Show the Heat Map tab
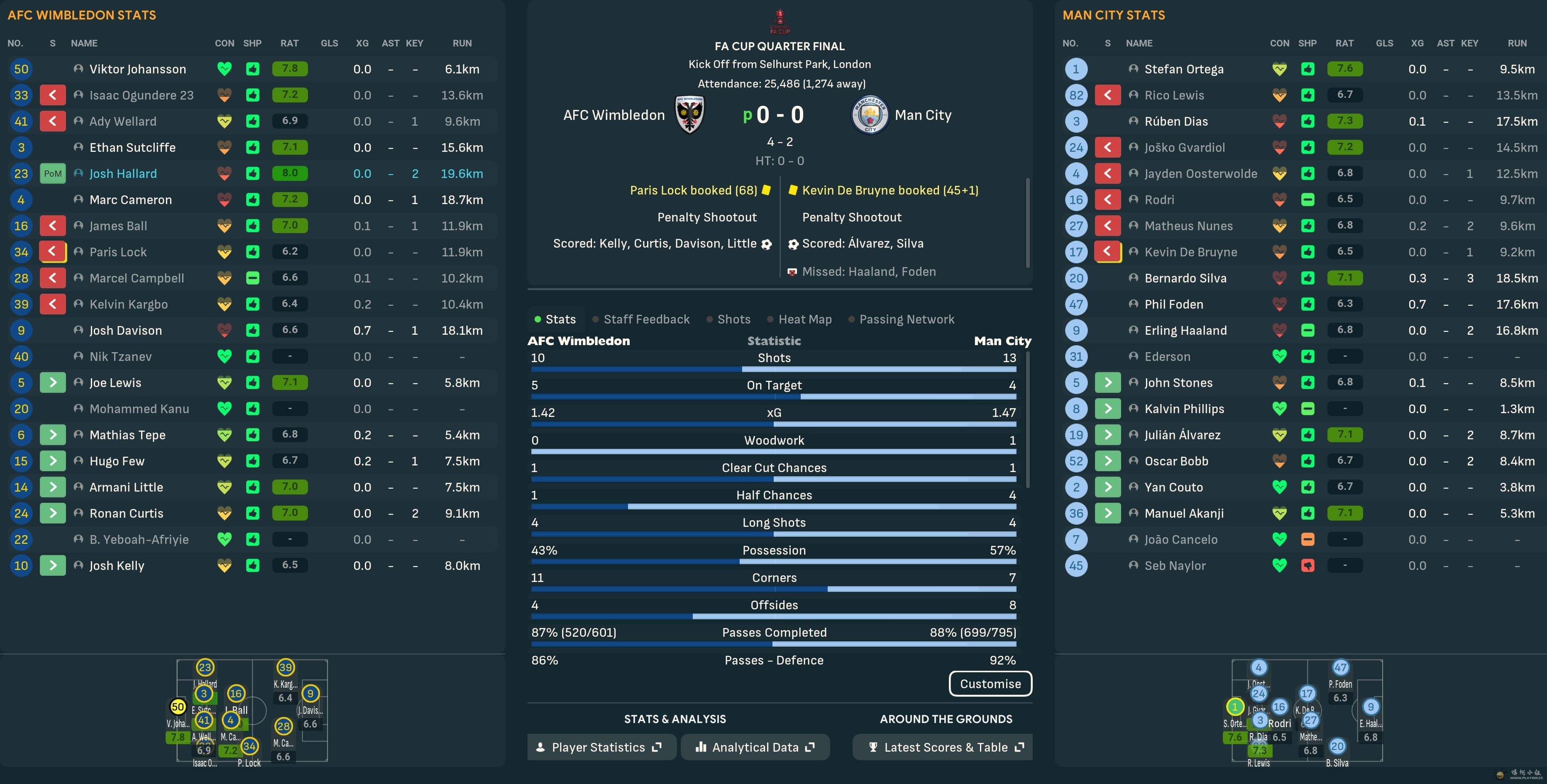Screen dimensions: 1547x784 coord(805,319)
